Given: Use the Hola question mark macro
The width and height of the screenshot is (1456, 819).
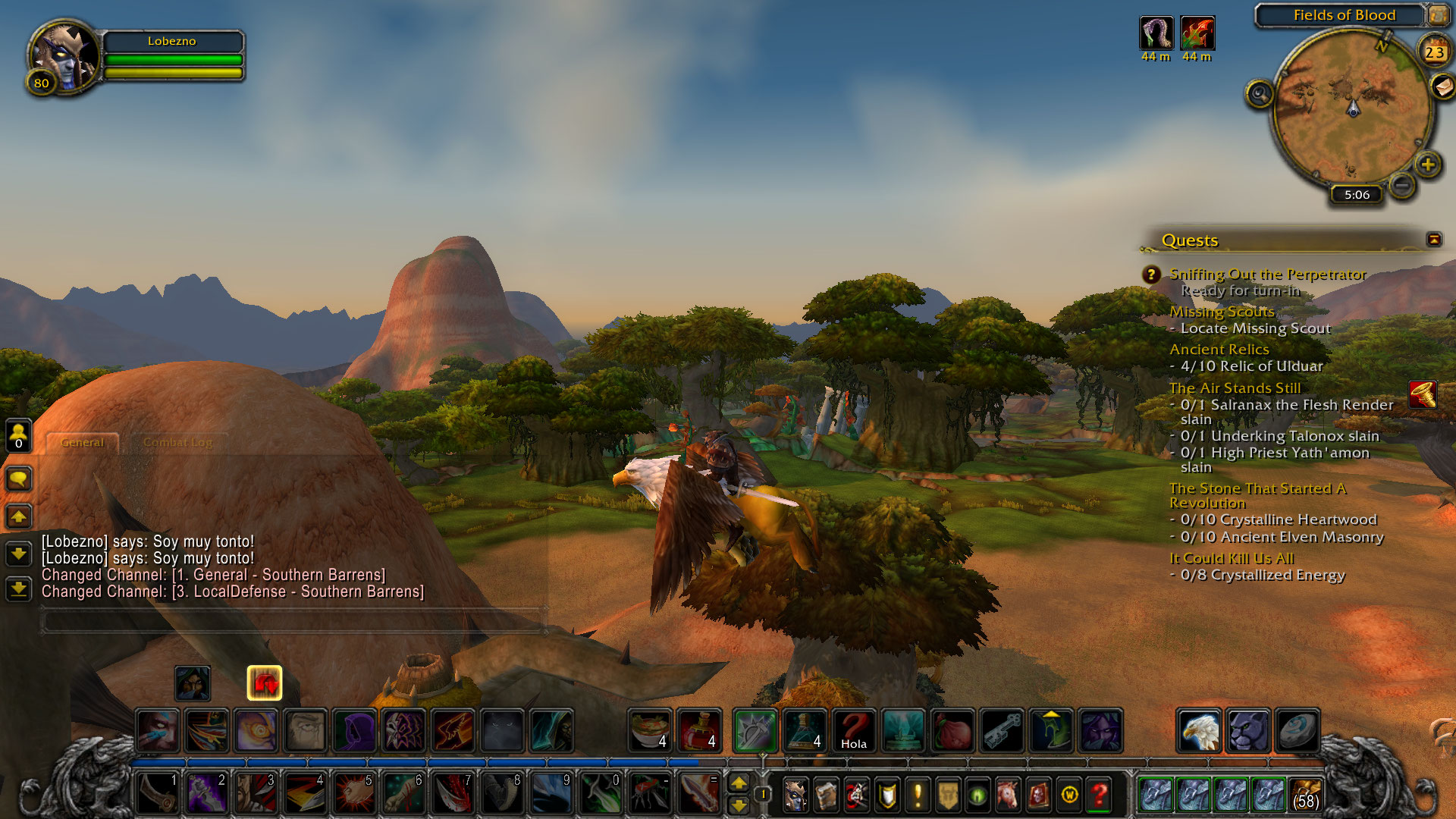Looking at the screenshot, I should click(x=854, y=731).
